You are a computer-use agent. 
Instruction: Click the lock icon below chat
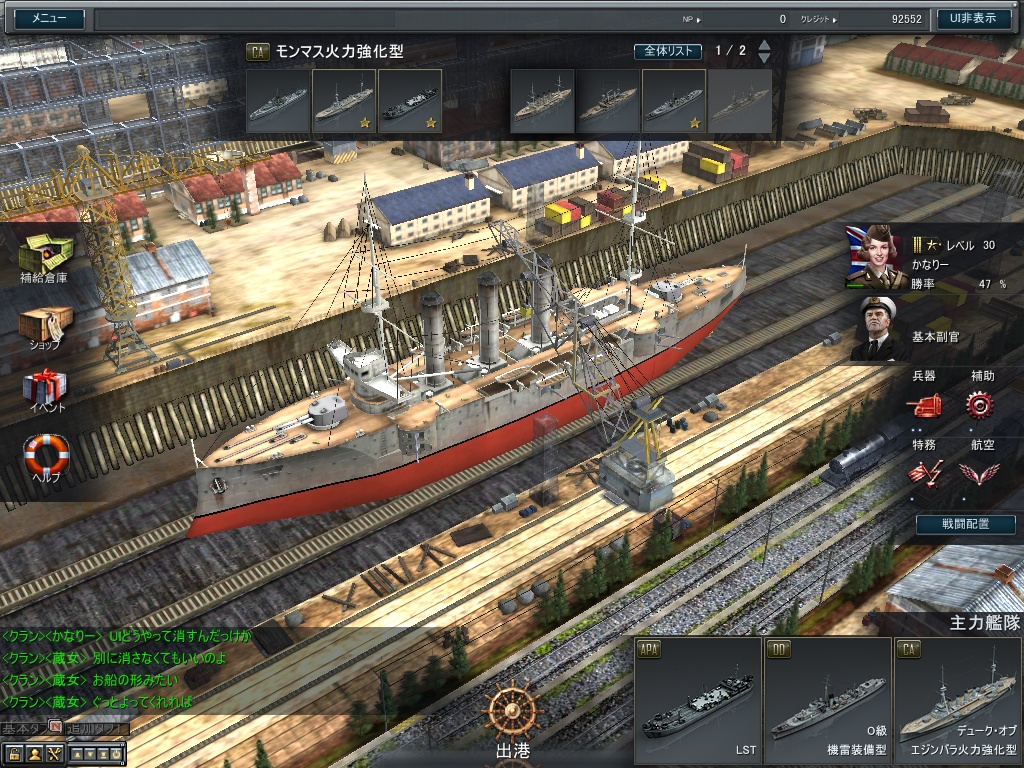point(14,754)
